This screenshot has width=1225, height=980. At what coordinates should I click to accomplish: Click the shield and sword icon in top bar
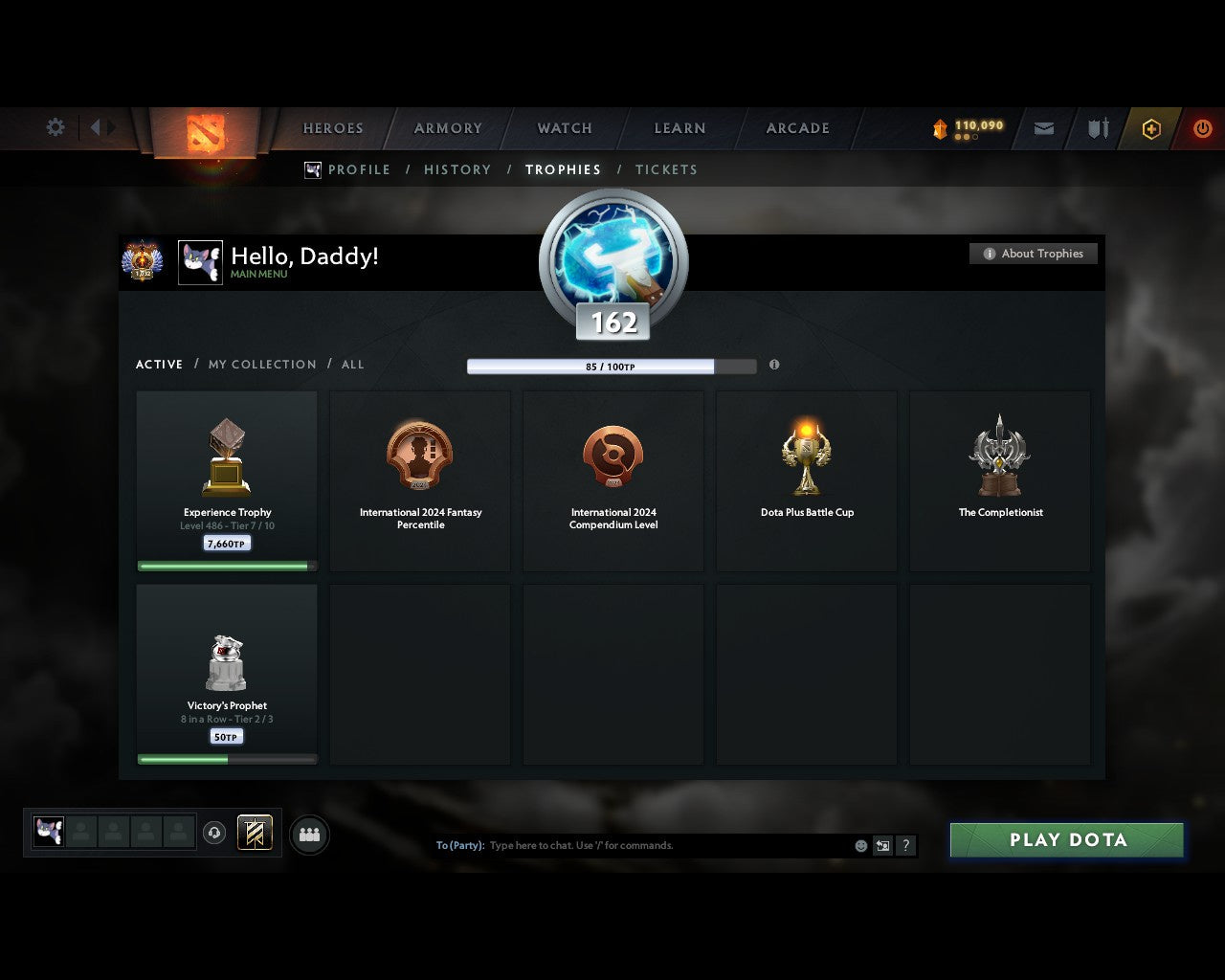(1097, 128)
